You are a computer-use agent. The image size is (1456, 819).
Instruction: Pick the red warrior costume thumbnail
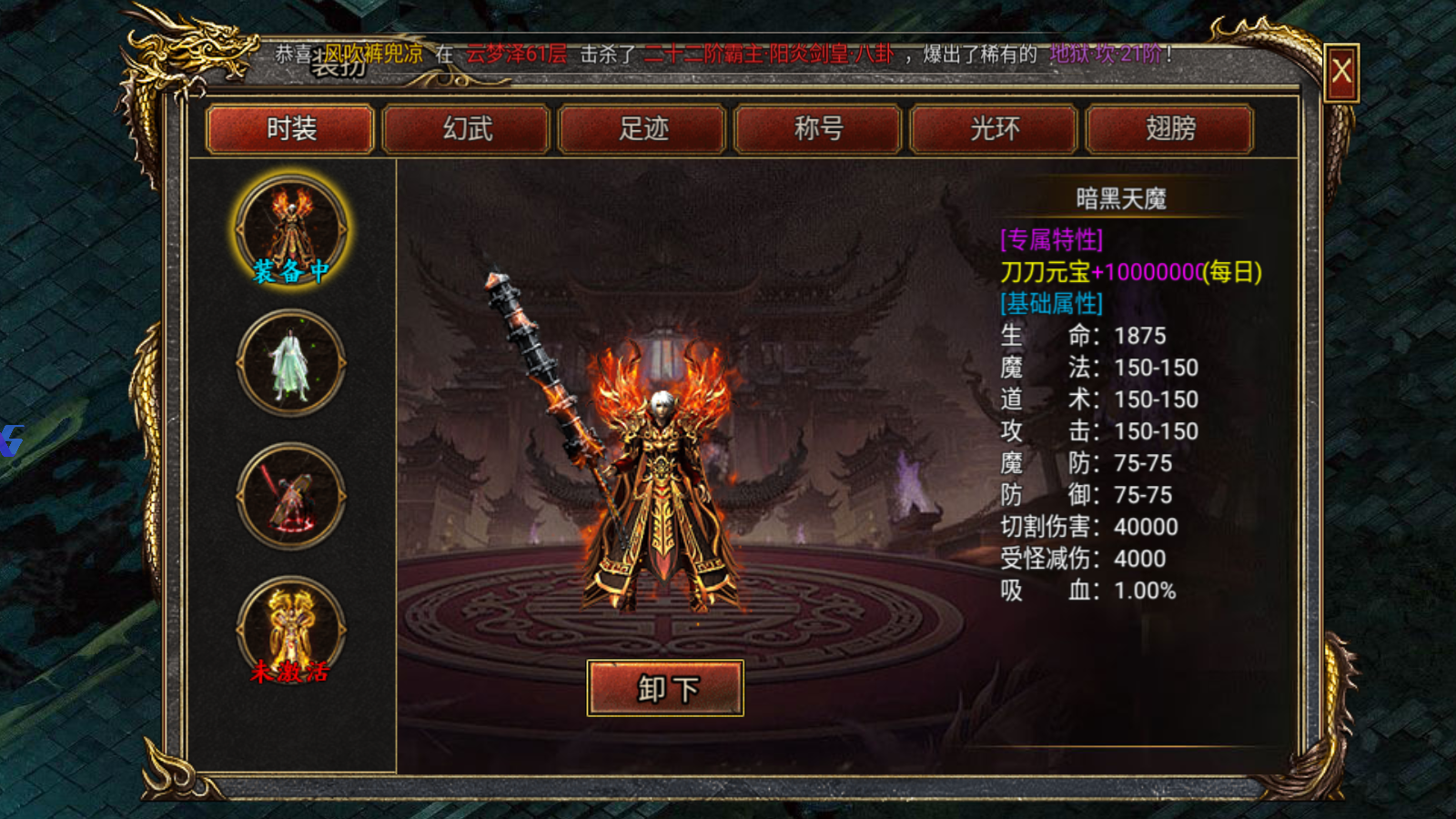pyautogui.click(x=291, y=497)
